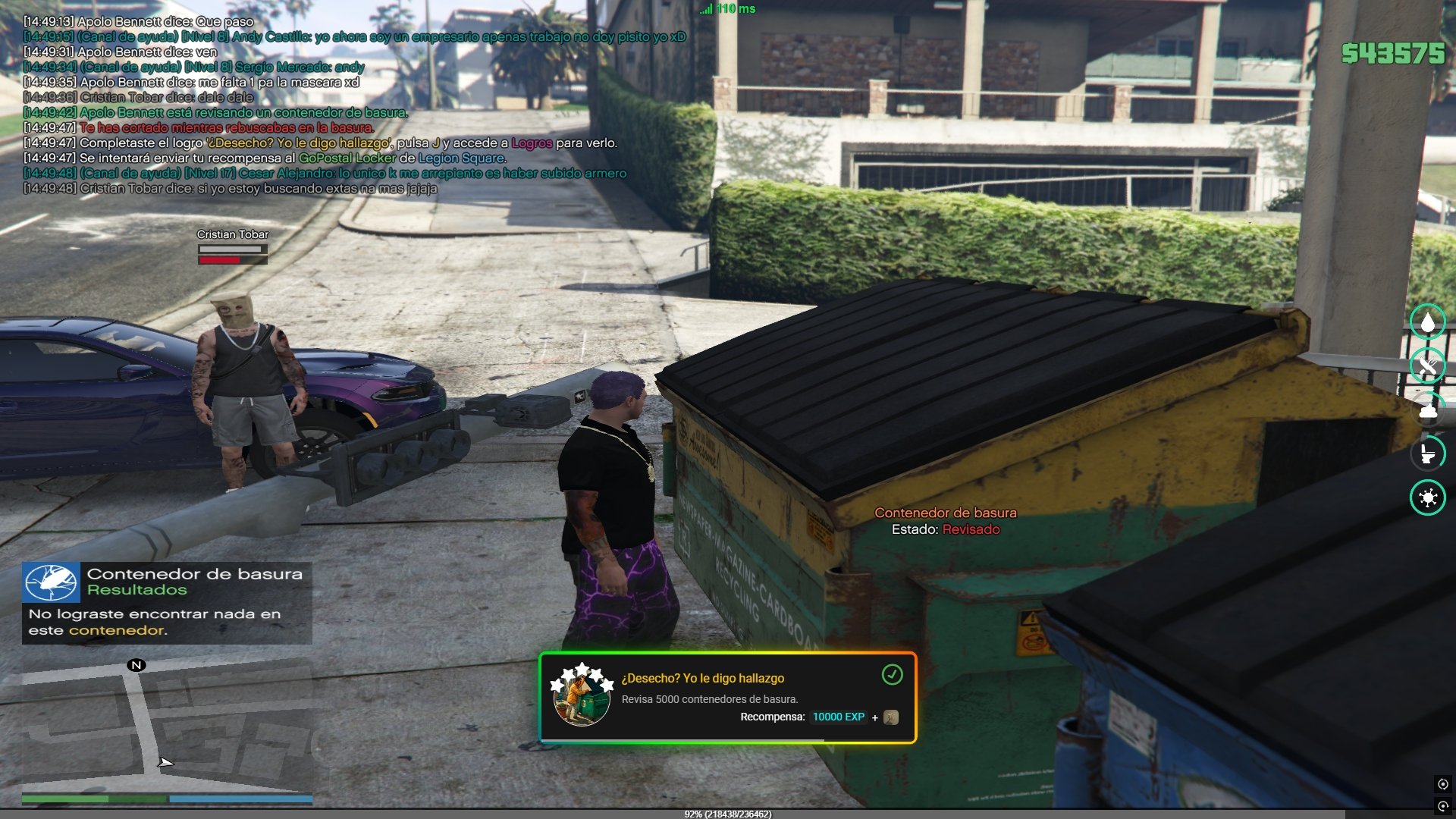
Task: Click the 'GoPostal Locker' chat link
Action: pos(347,158)
